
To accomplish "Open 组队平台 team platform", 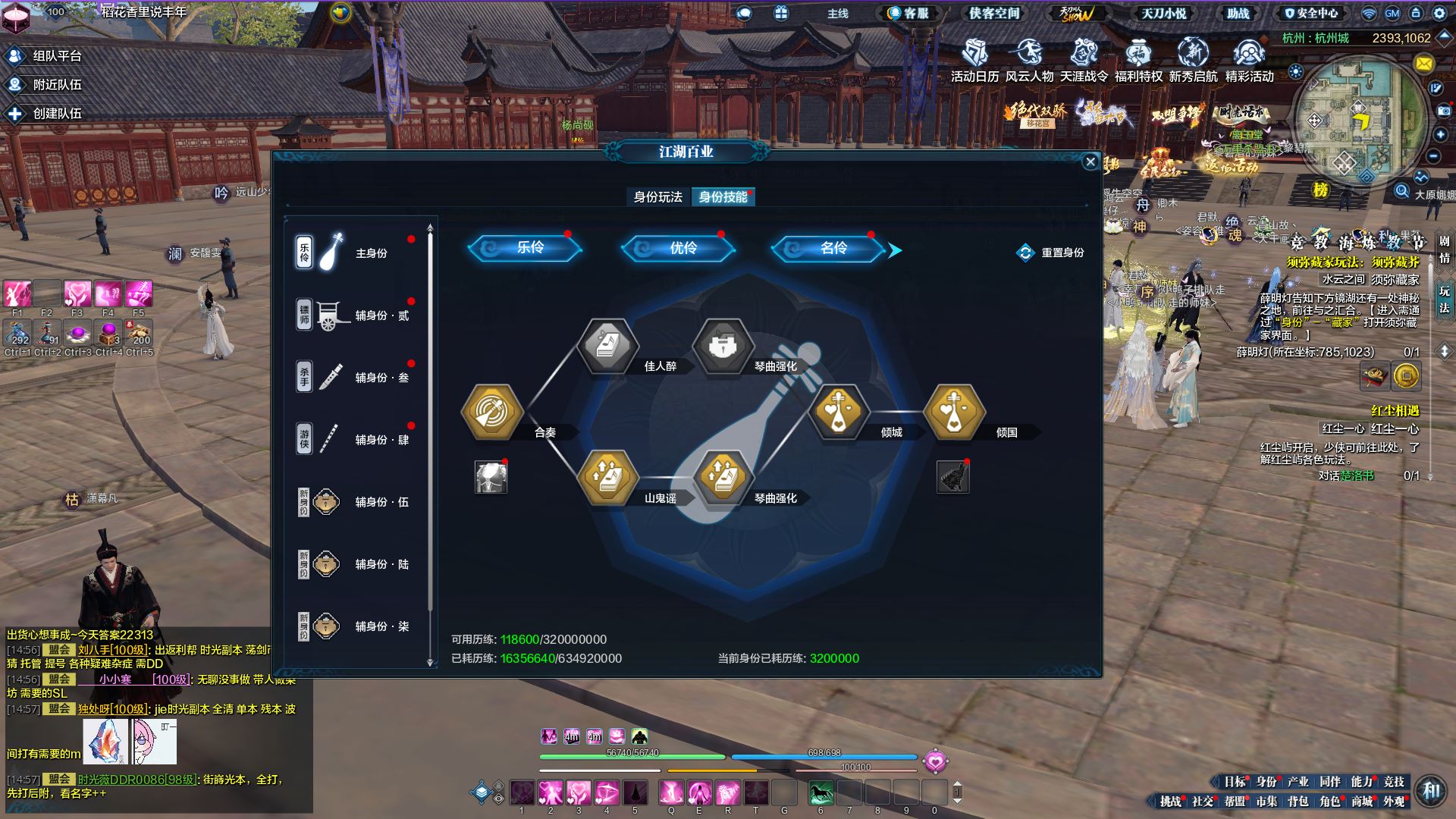I will pos(45,56).
